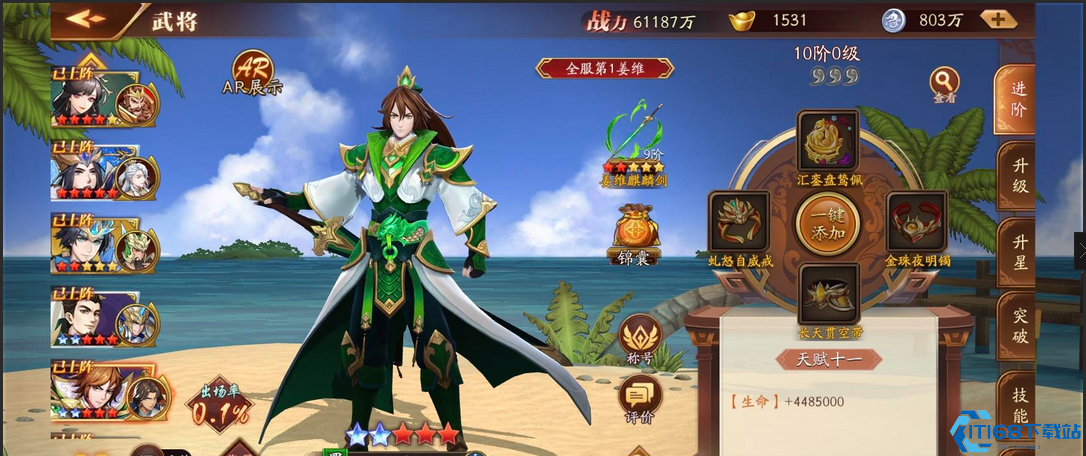Switch to the 进阶 tab
This screenshot has width=1086, height=456.
[x=1016, y=98]
